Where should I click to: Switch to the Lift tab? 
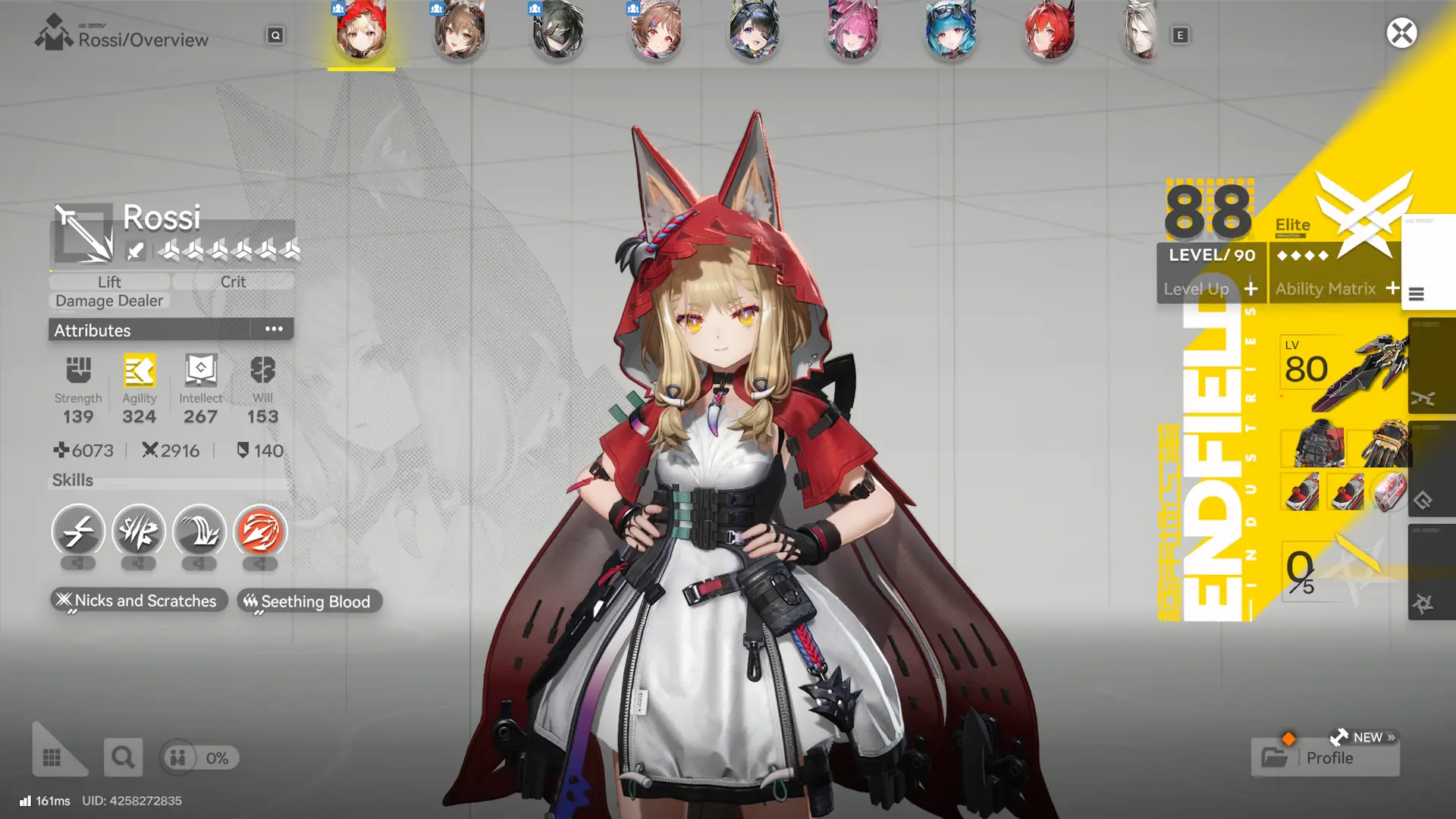[109, 281]
